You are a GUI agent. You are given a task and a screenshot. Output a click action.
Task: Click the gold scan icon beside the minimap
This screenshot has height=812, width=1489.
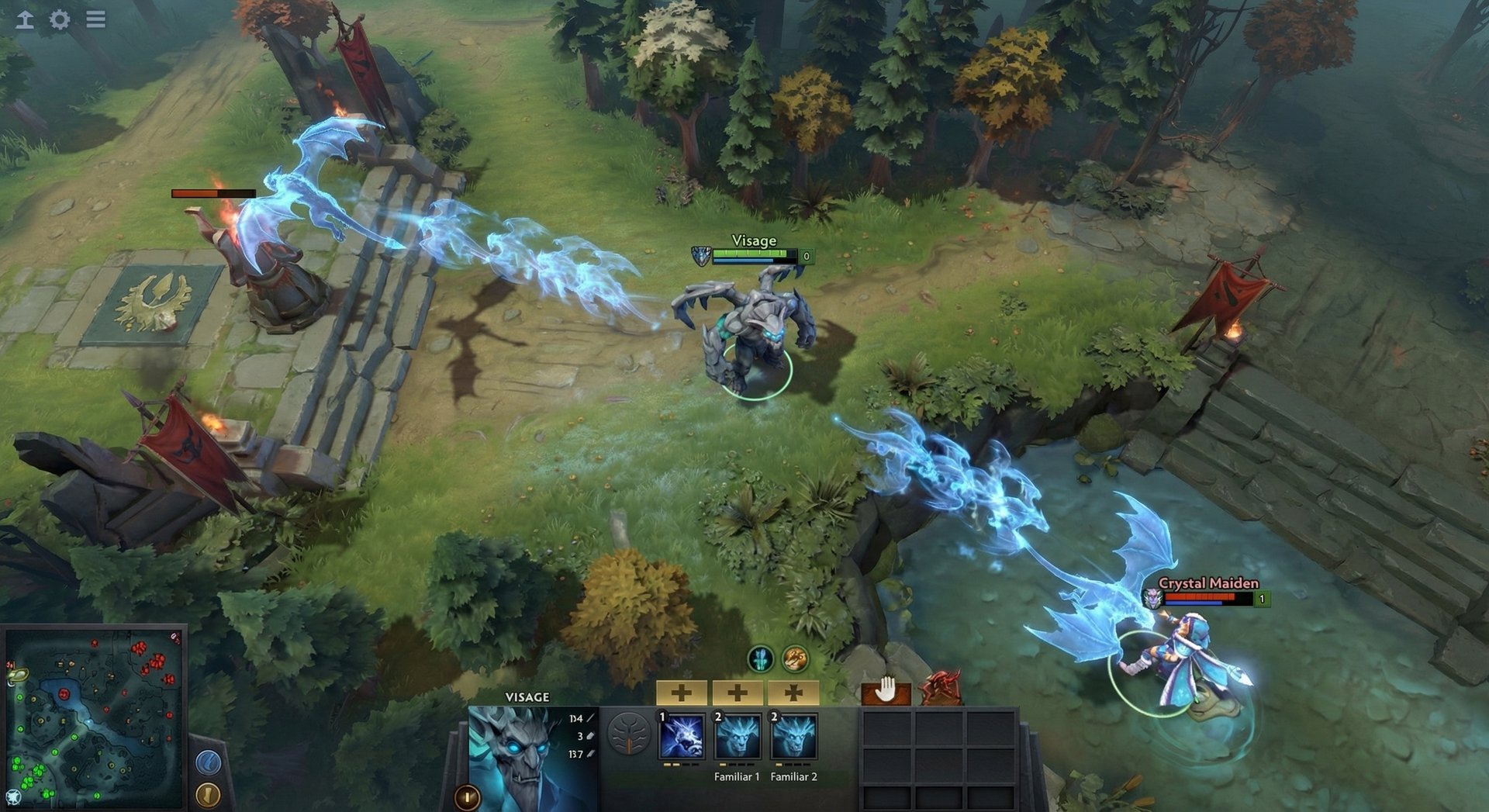[x=209, y=796]
